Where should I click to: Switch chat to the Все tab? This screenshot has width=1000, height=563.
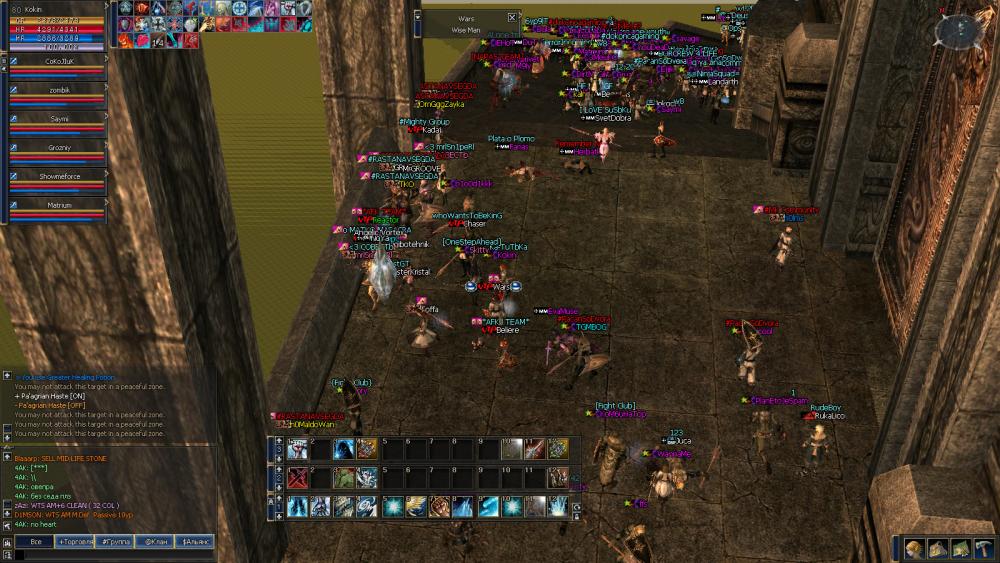click(x=34, y=541)
